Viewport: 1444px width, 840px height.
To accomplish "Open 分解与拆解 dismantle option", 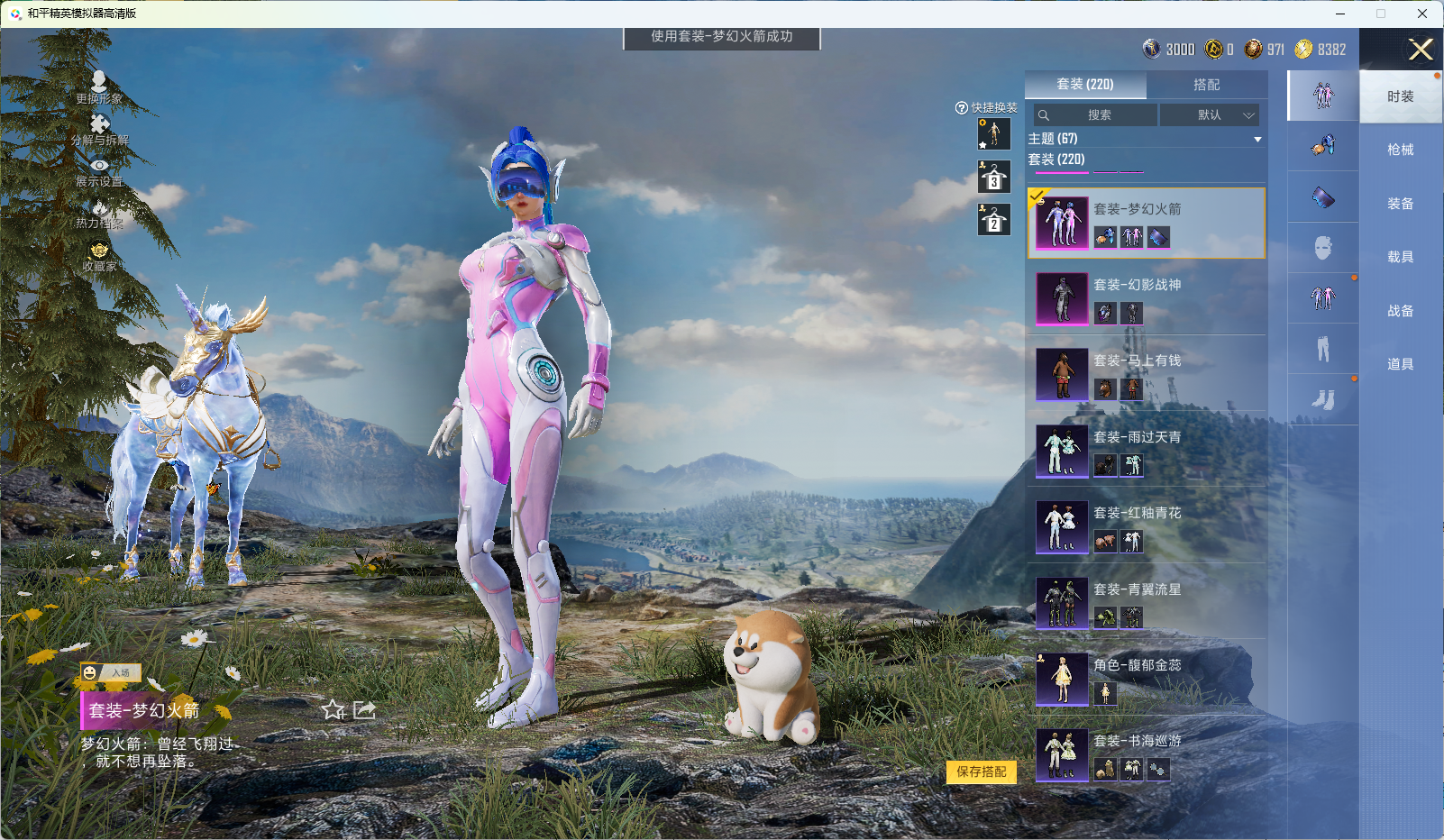I will [99, 130].
